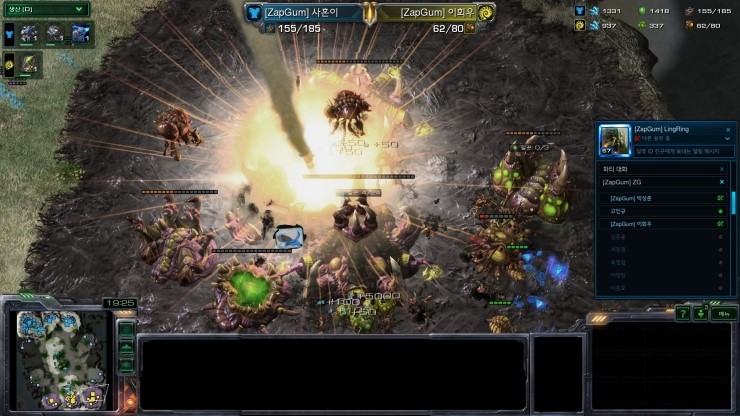
Task: Select player name [ZapGum] 이희우 at top
Action: click(437, 12)
